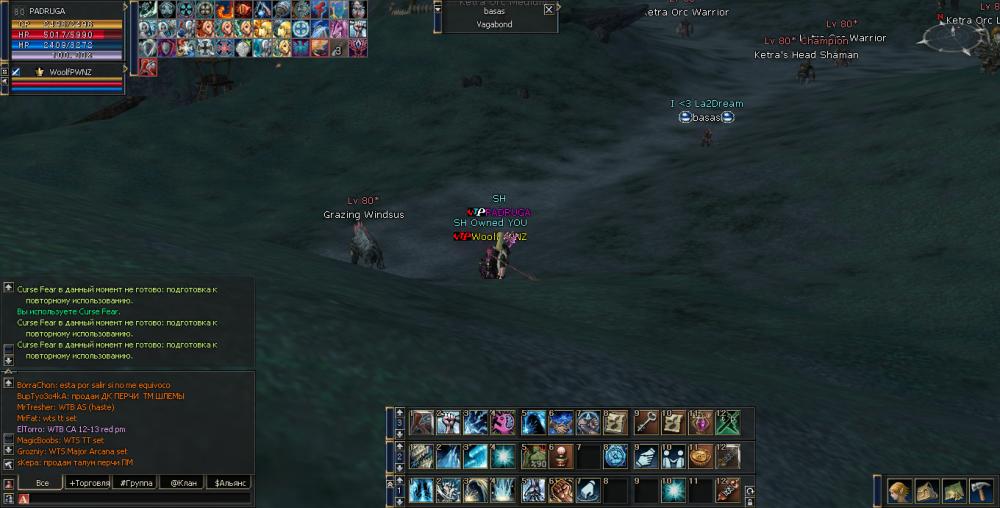Click the crossed green swords hotbar icon
1000x508 pixels.
click(728, 423)
